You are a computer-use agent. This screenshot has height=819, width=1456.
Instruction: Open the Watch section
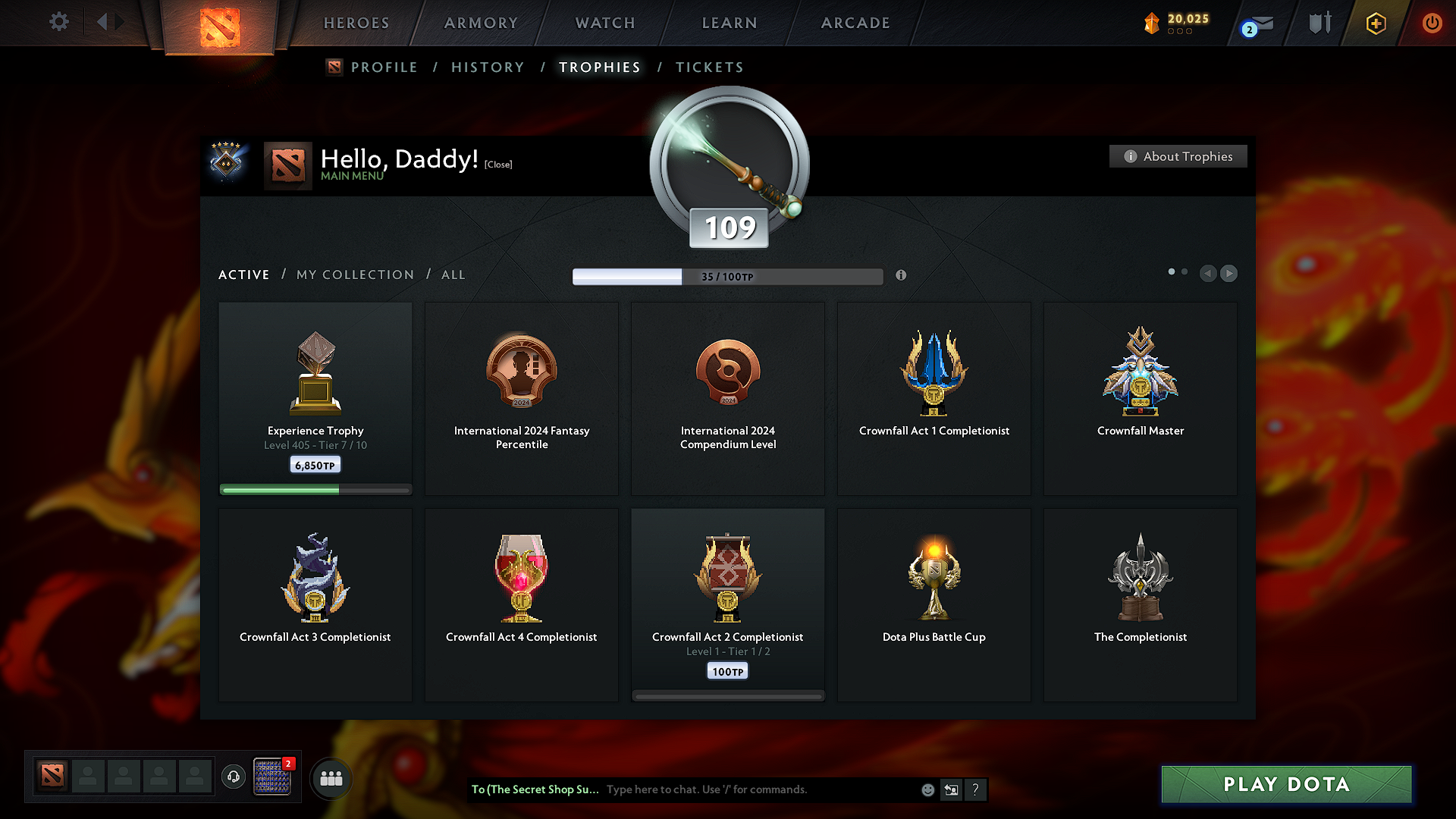tap(605, 23)
